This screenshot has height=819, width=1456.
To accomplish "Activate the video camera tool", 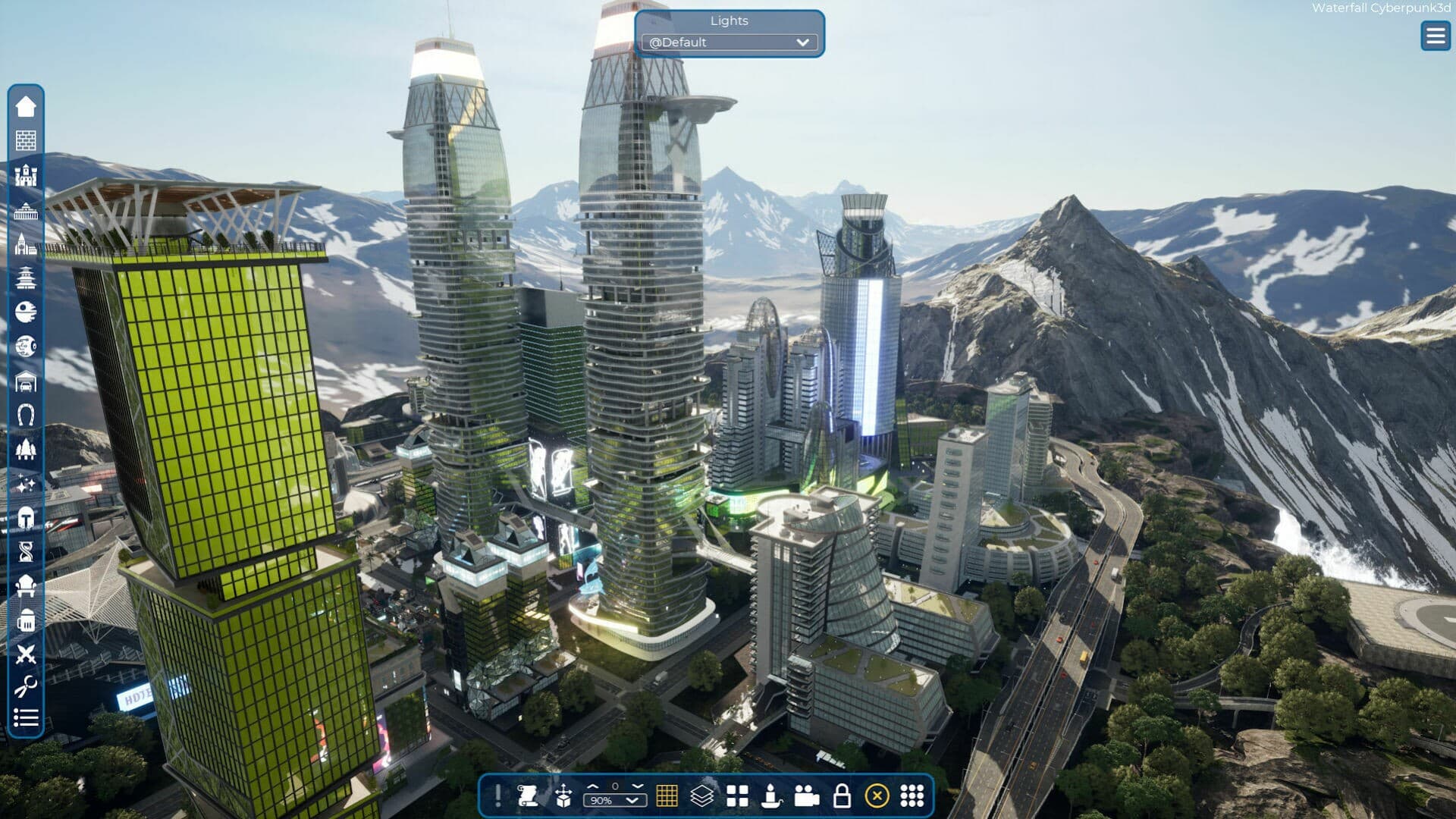I will tap(807, 795).
